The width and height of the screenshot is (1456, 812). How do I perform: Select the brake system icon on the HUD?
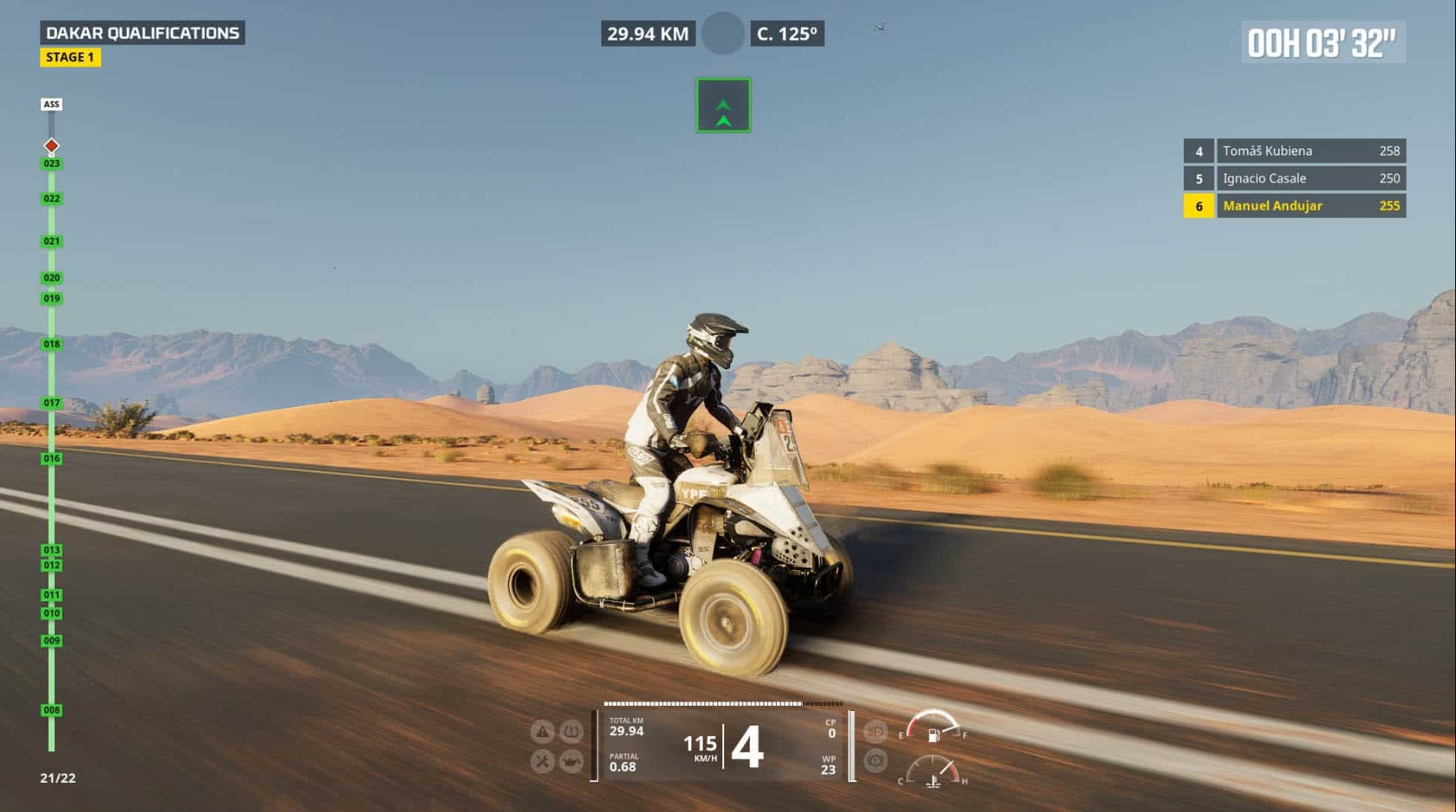875,761
